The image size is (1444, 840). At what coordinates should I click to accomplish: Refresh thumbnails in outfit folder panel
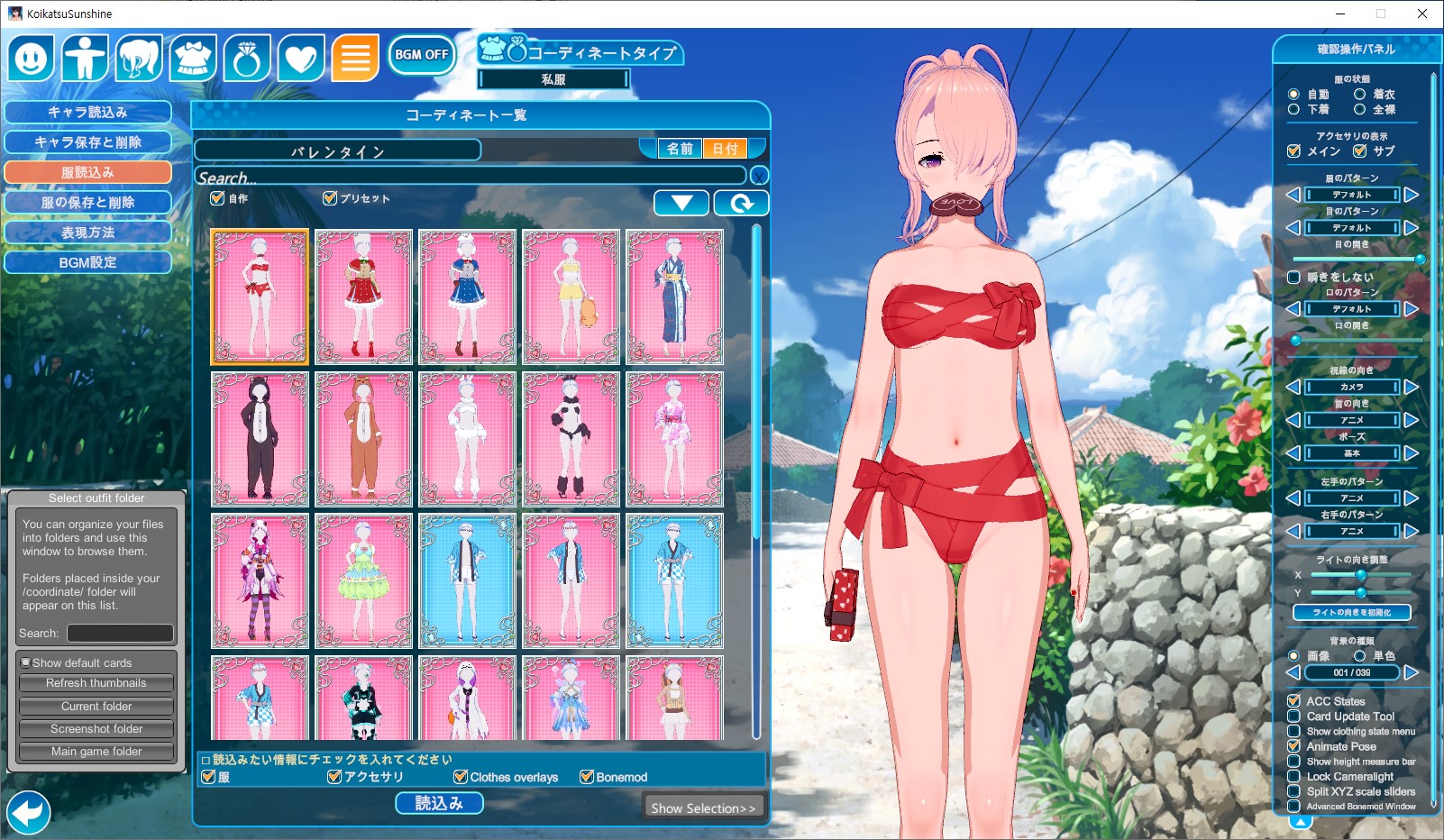click(96, 683)
